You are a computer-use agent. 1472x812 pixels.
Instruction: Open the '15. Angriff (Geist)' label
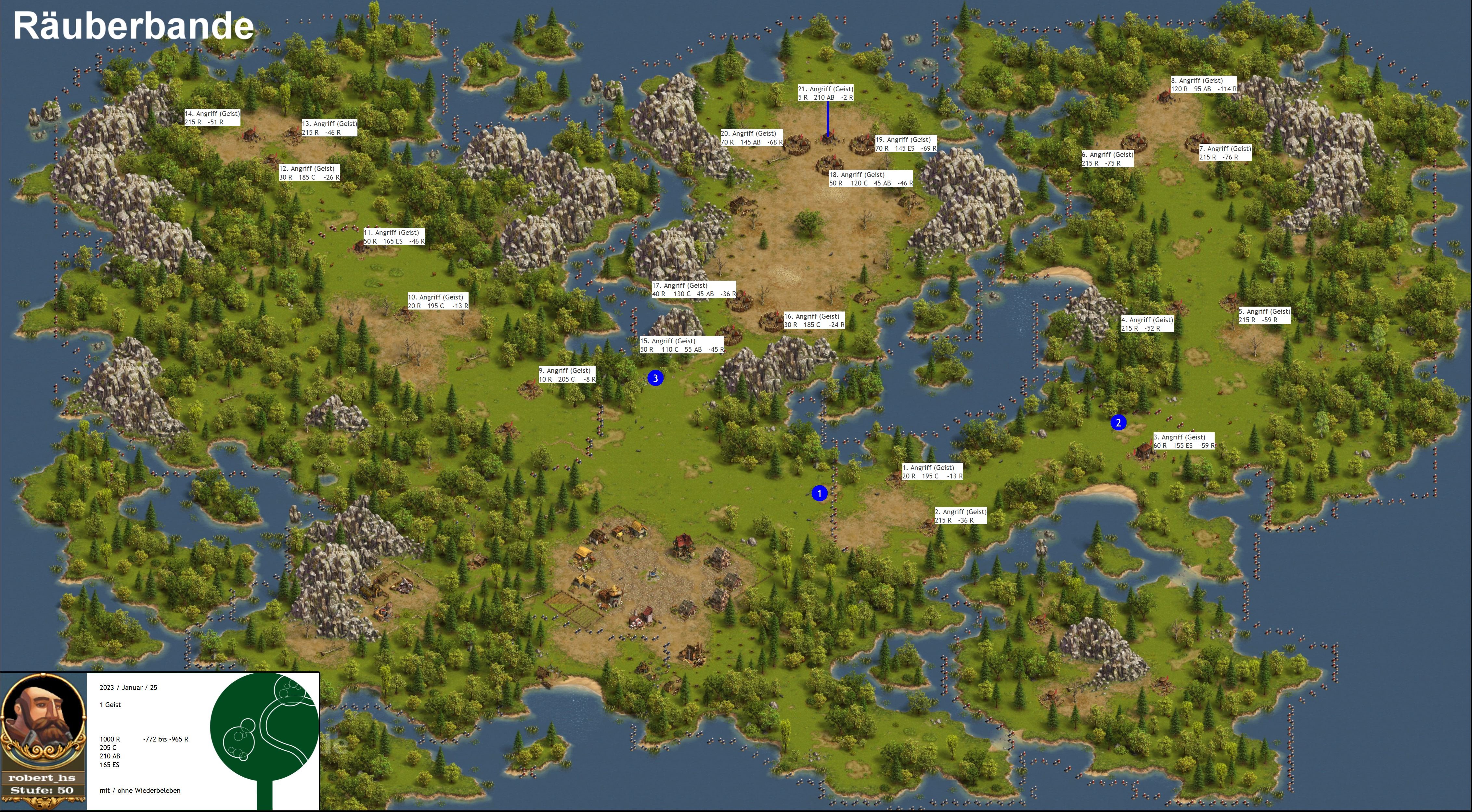(682, 345)
